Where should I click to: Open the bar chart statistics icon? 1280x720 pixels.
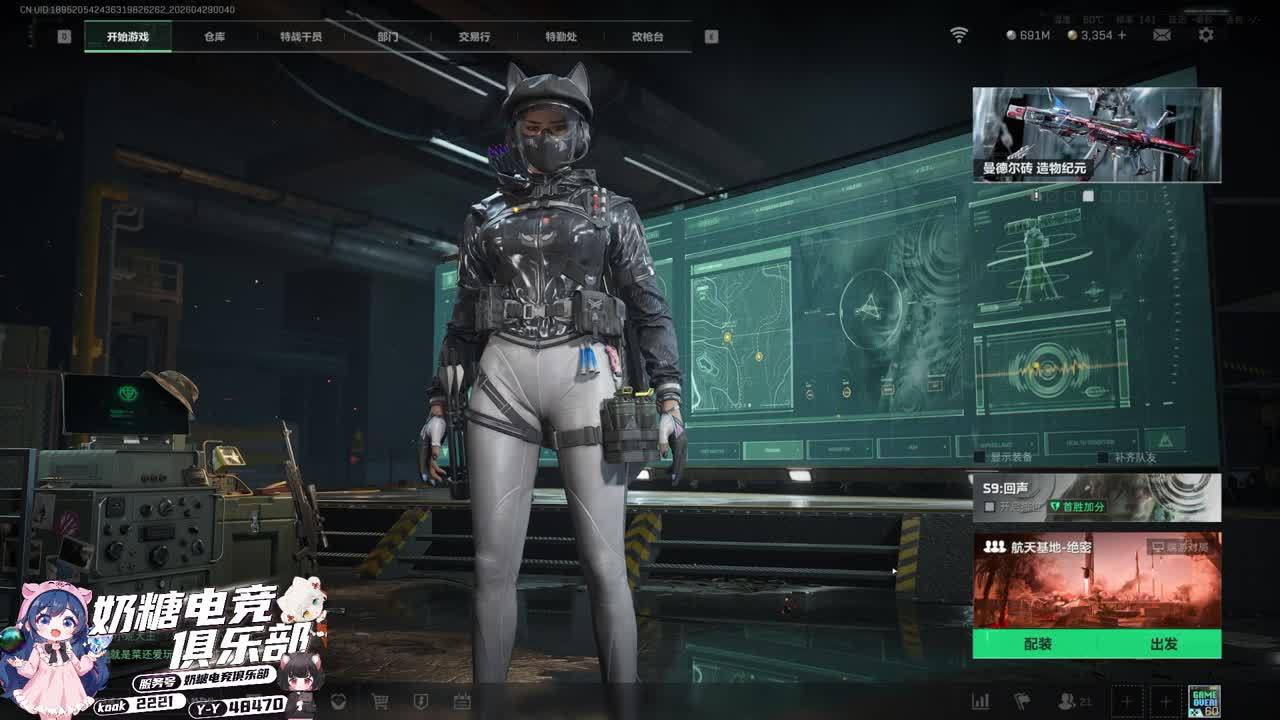[980, 702]
